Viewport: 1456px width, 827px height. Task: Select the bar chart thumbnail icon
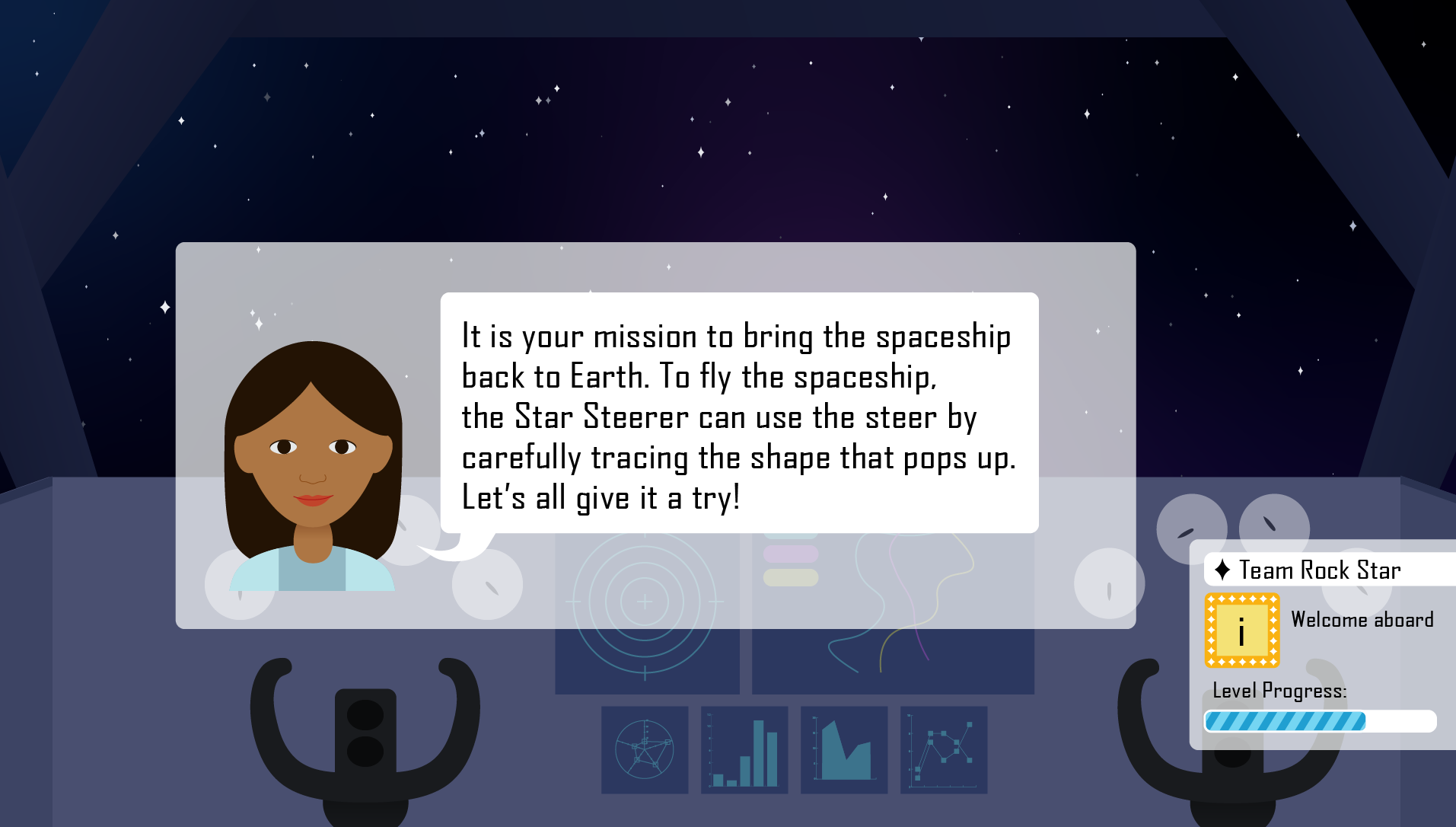[744, 750]
